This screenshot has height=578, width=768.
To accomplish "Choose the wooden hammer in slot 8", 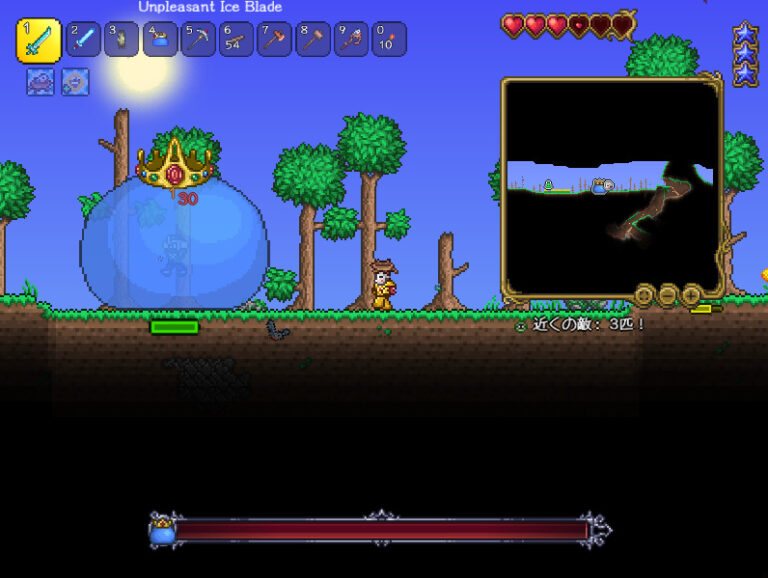I will click(x=313, y=40).
